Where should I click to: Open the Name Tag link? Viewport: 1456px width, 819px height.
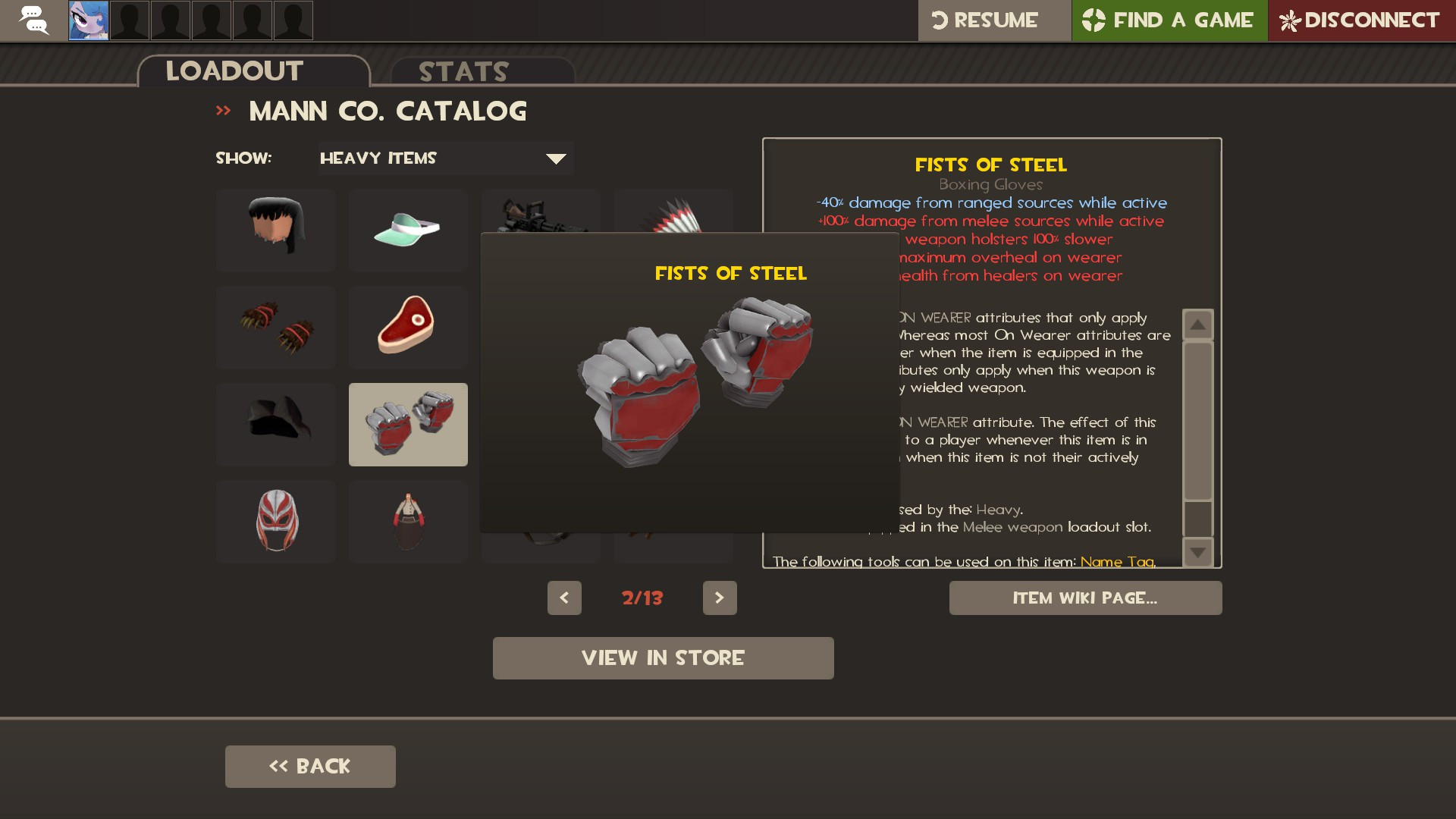click(x=1116, y=562)
